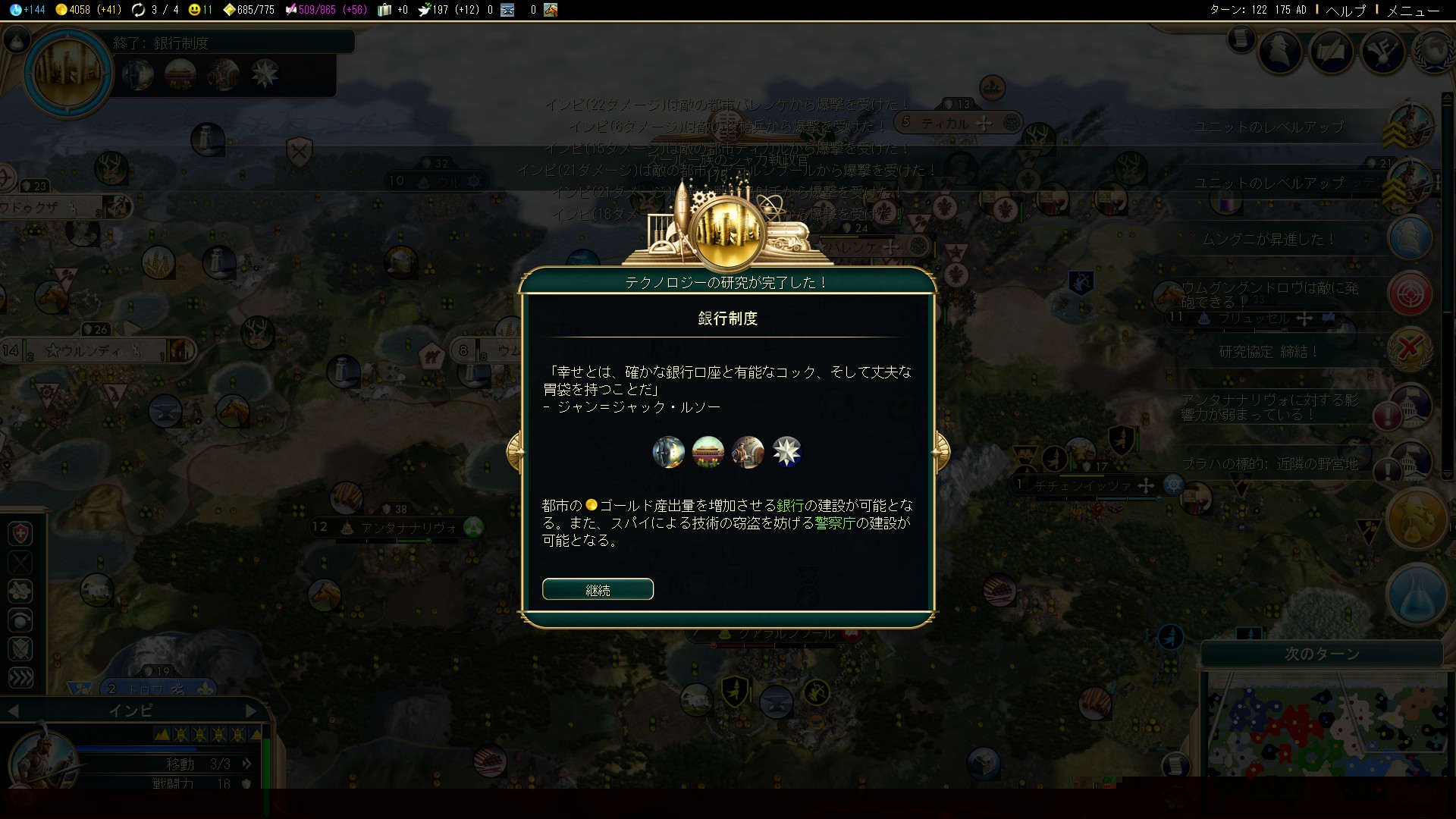Viewport: 1456px width, 819px height.
Task: Open the social policies icon with horn
Action: (1382, 52)
